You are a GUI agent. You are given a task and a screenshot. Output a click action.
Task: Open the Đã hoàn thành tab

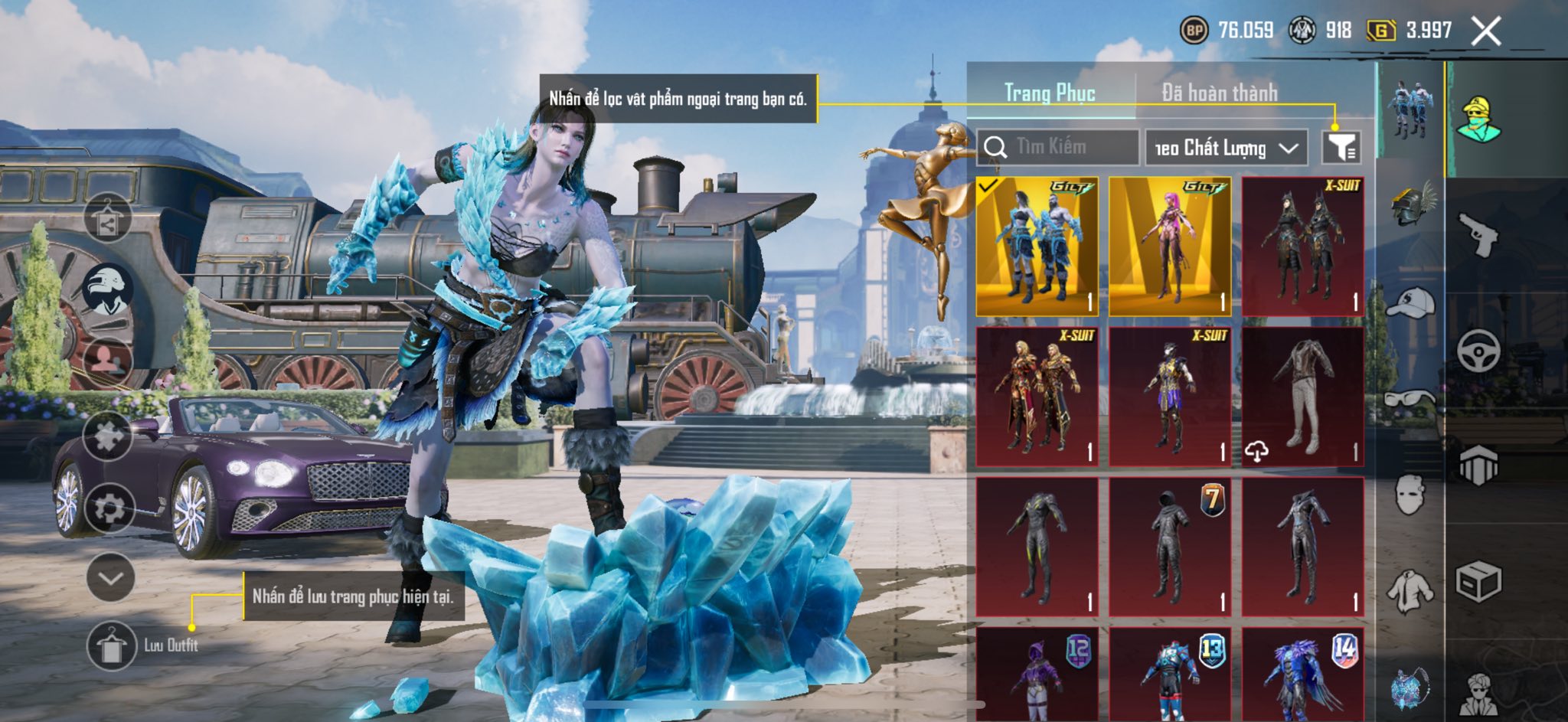coord(1219,93)
